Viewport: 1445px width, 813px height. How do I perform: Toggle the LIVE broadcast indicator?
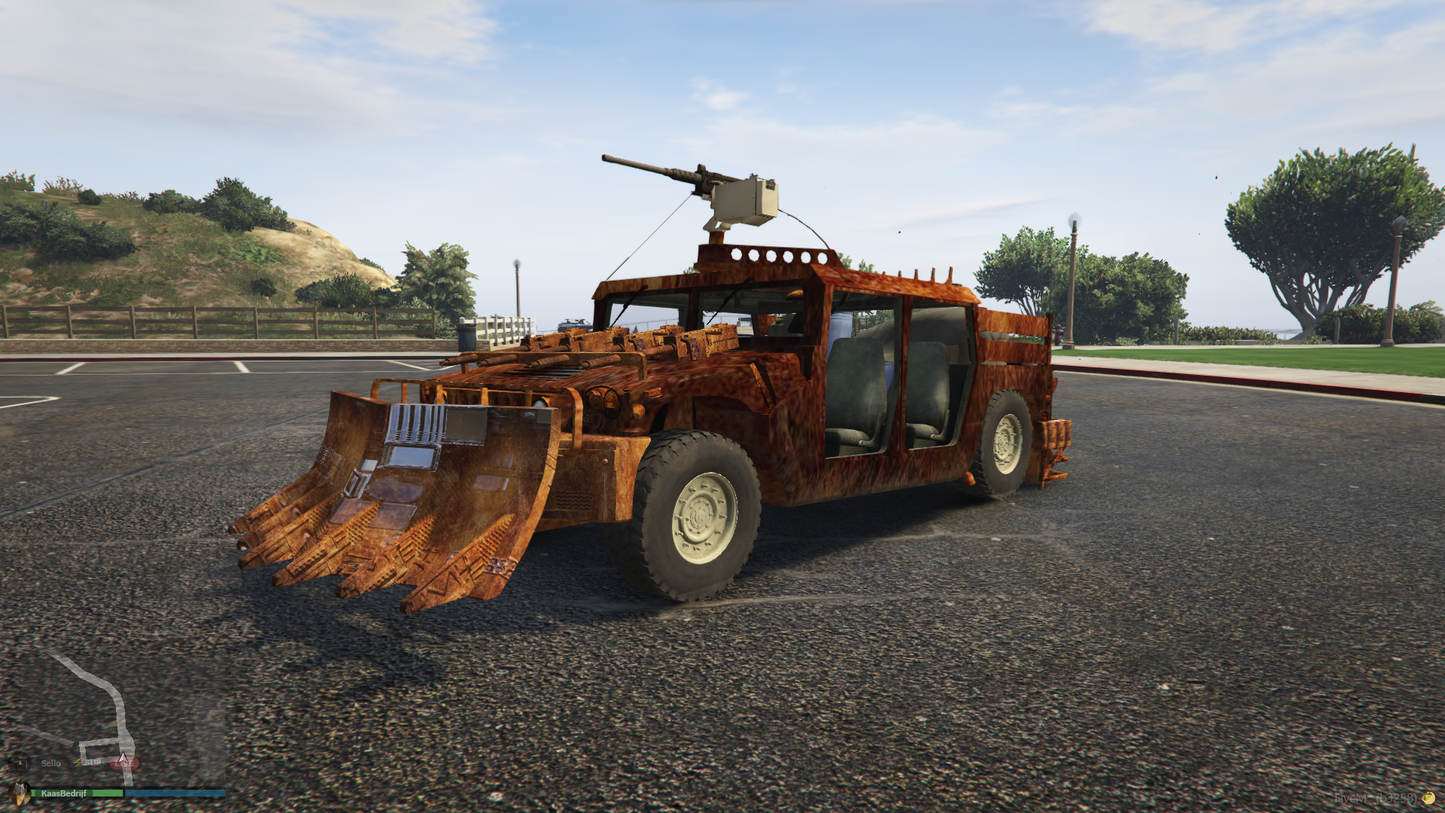pyautogui.click(x=124, y=763)
